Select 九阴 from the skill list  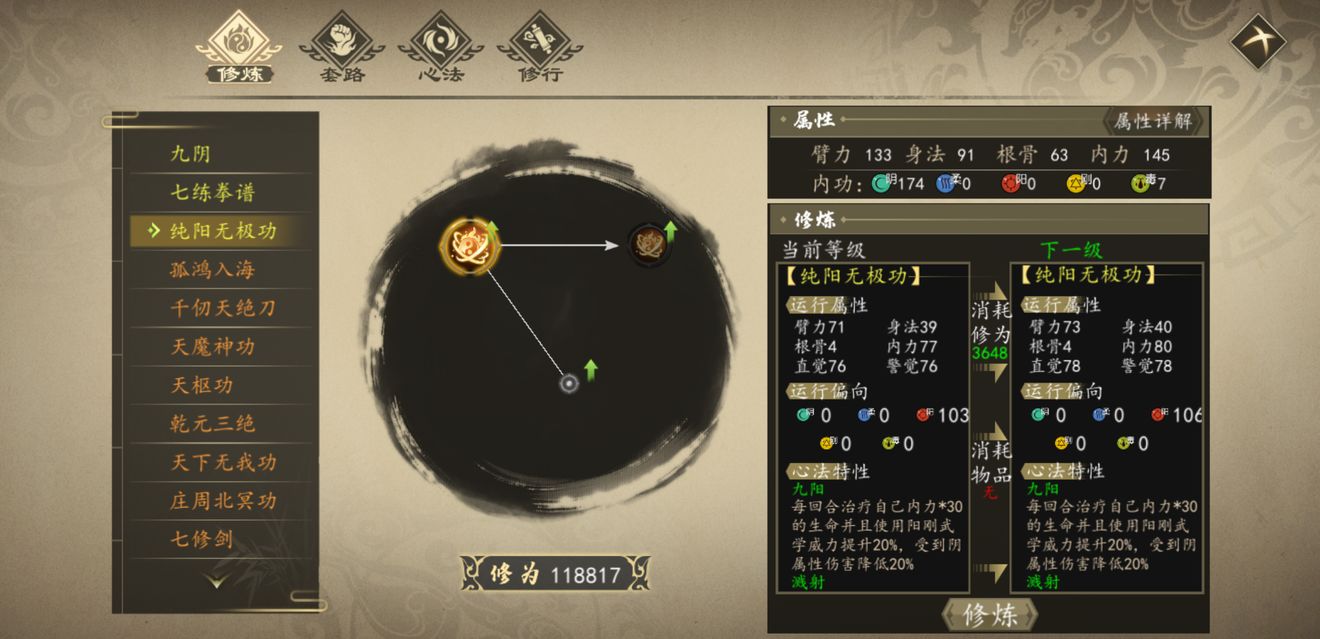pyautogui.click(x=191, y=154)
